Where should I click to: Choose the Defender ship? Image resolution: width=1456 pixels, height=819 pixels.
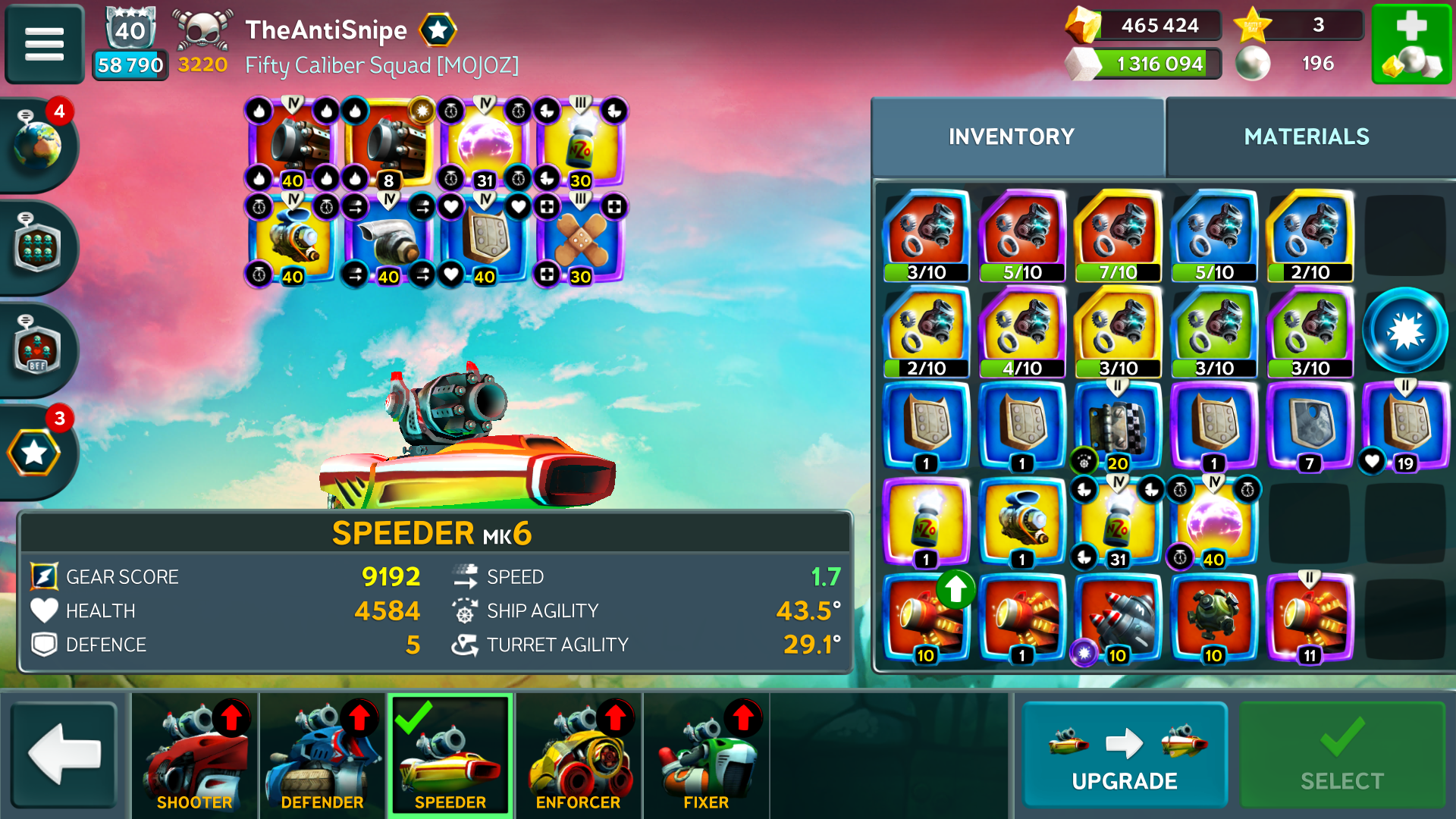pos(322,755)
